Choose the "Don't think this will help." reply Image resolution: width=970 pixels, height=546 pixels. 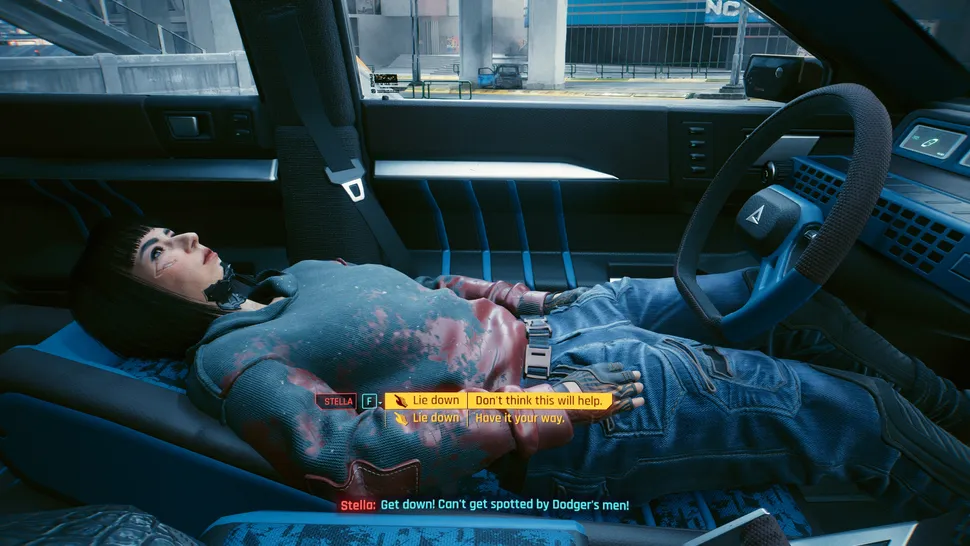click(538, 400)
